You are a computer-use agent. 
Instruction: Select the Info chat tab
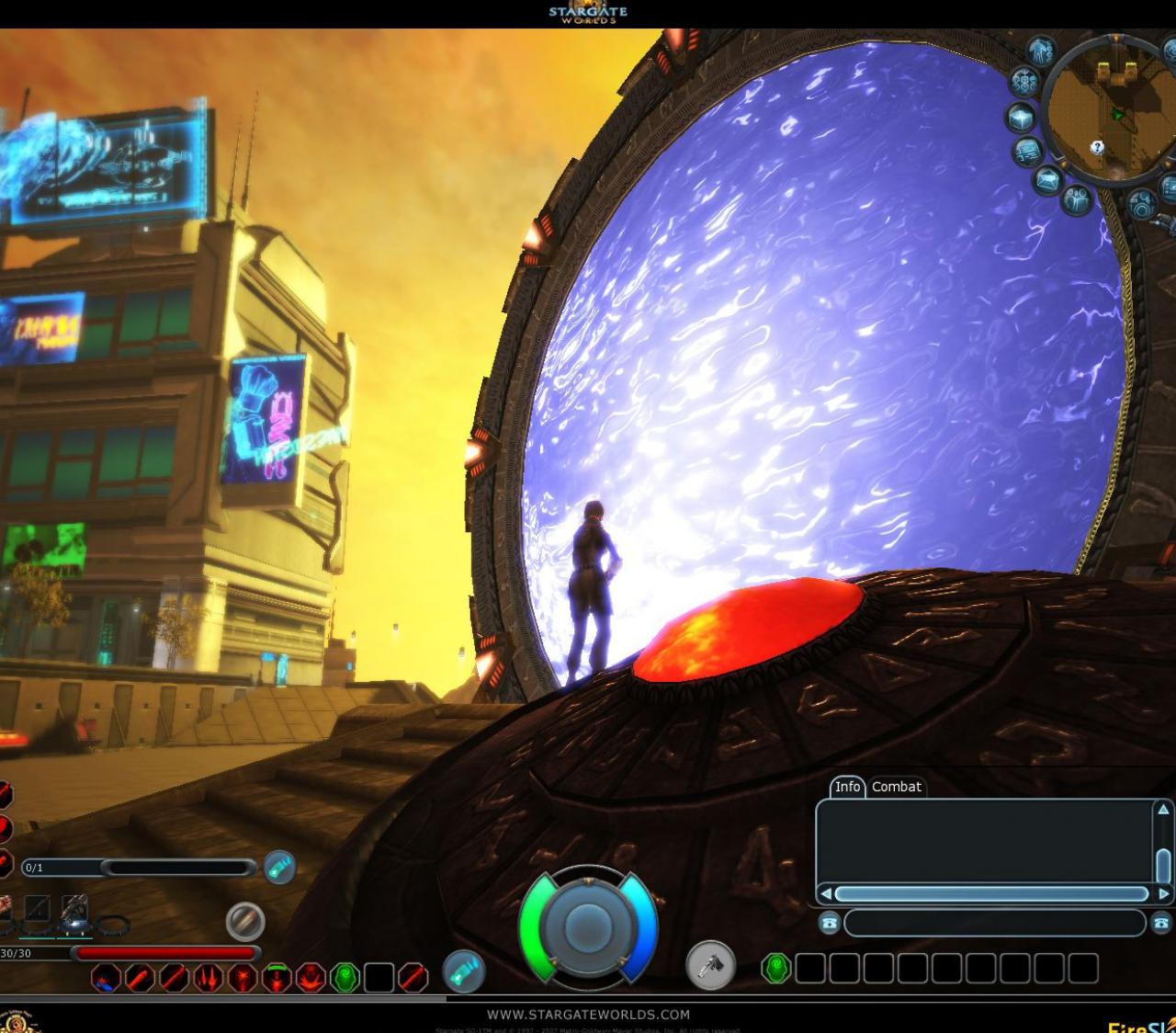(847, 788)
